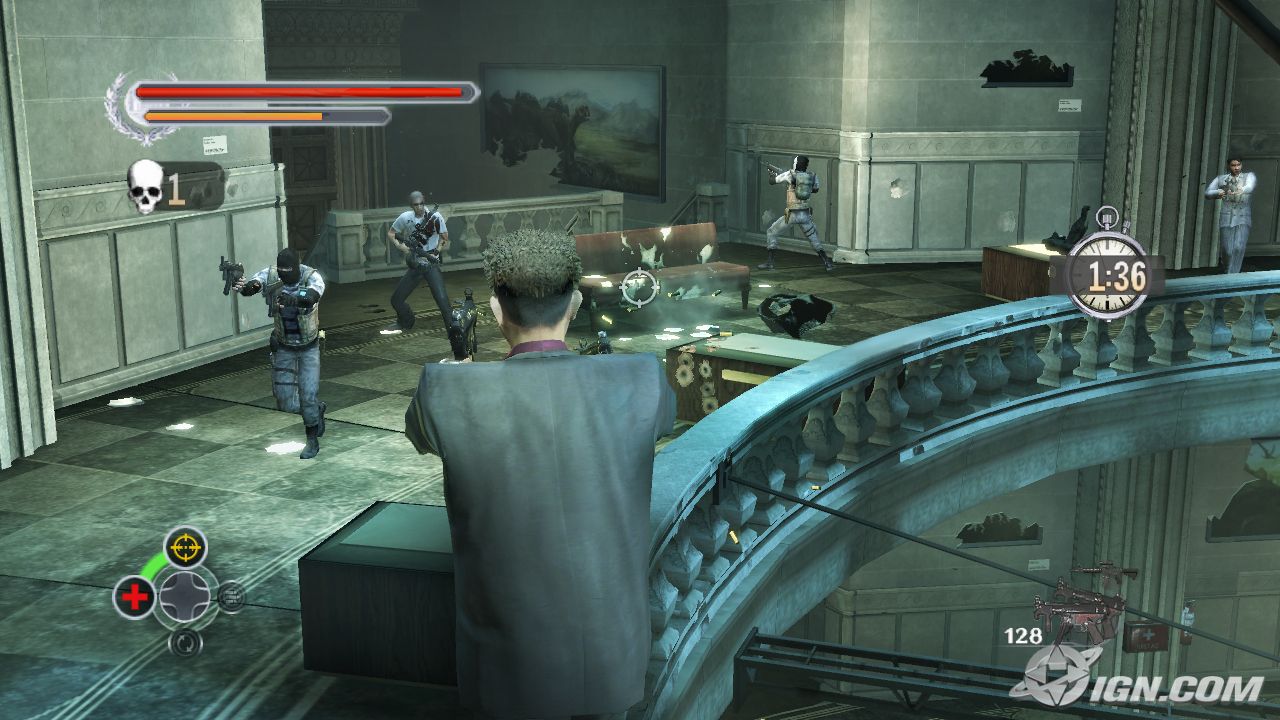Click the circular arrows spin attack icon

point(184,642)
